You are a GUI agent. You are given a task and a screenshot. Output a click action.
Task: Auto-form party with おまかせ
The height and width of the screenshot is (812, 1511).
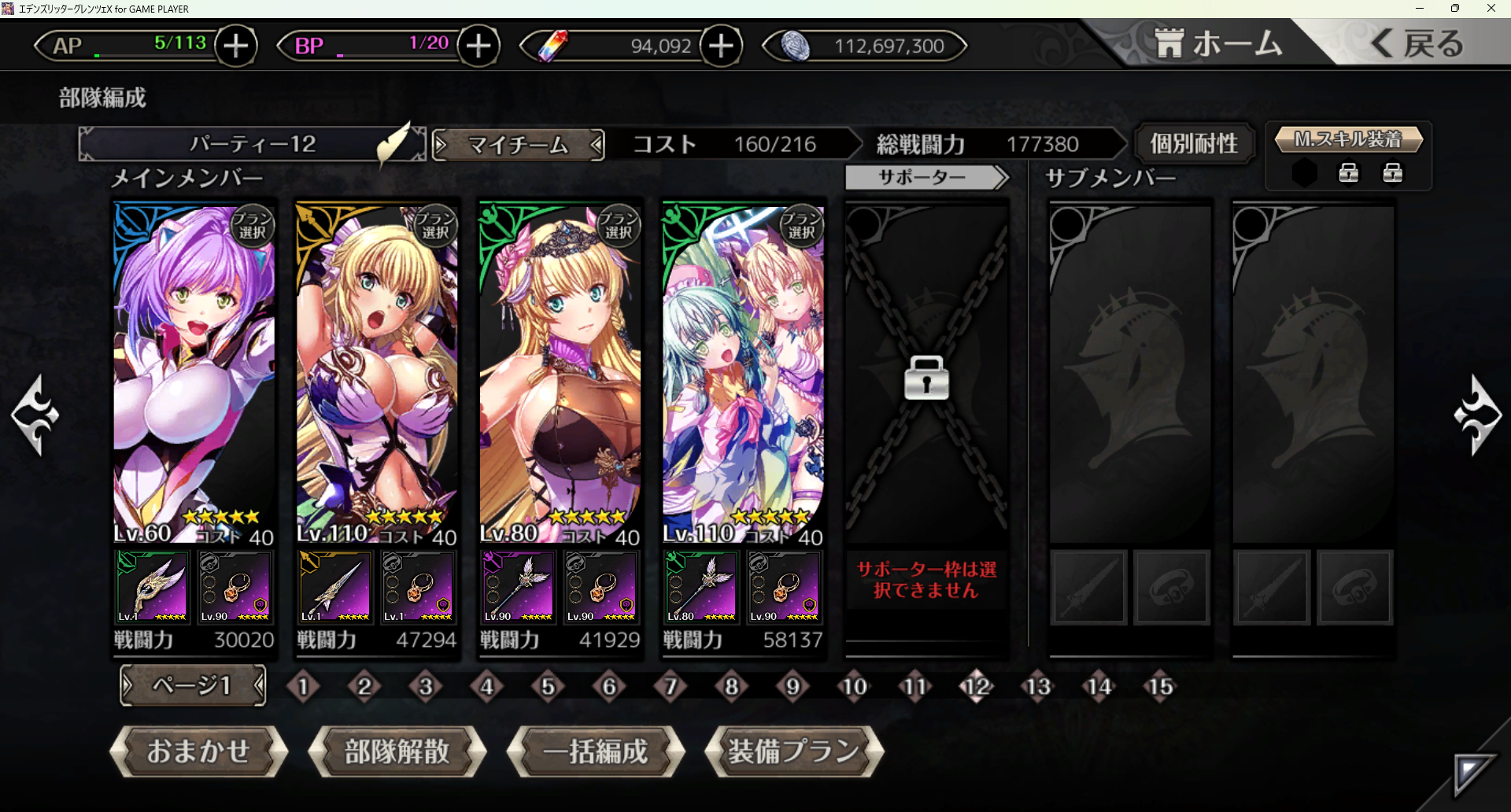(198, 751)
